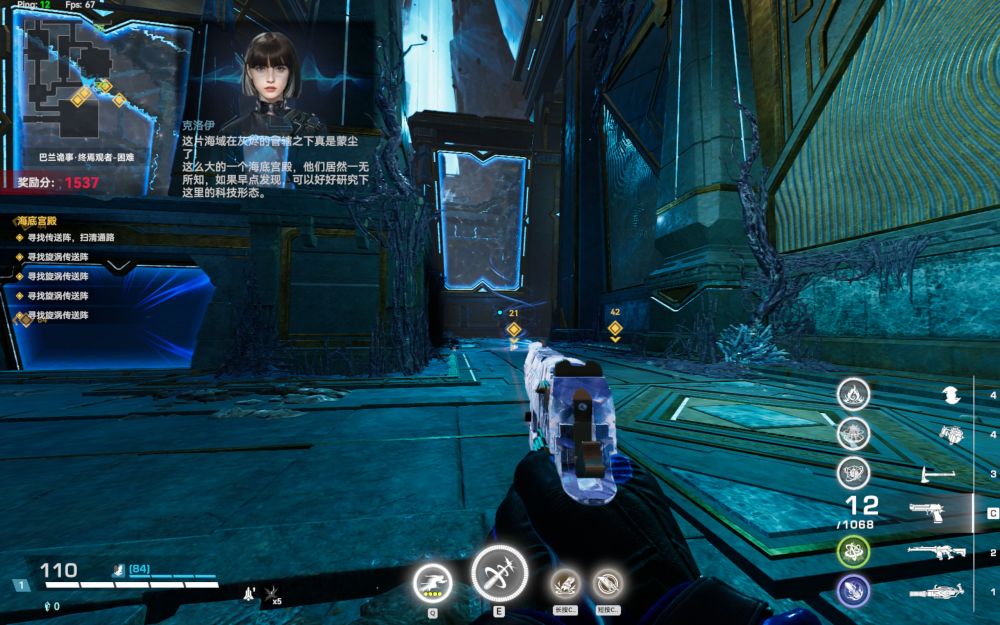Activate the dash sprint ability icon
This screenshot has height=625, width=1000.
[x=433, y=583]
